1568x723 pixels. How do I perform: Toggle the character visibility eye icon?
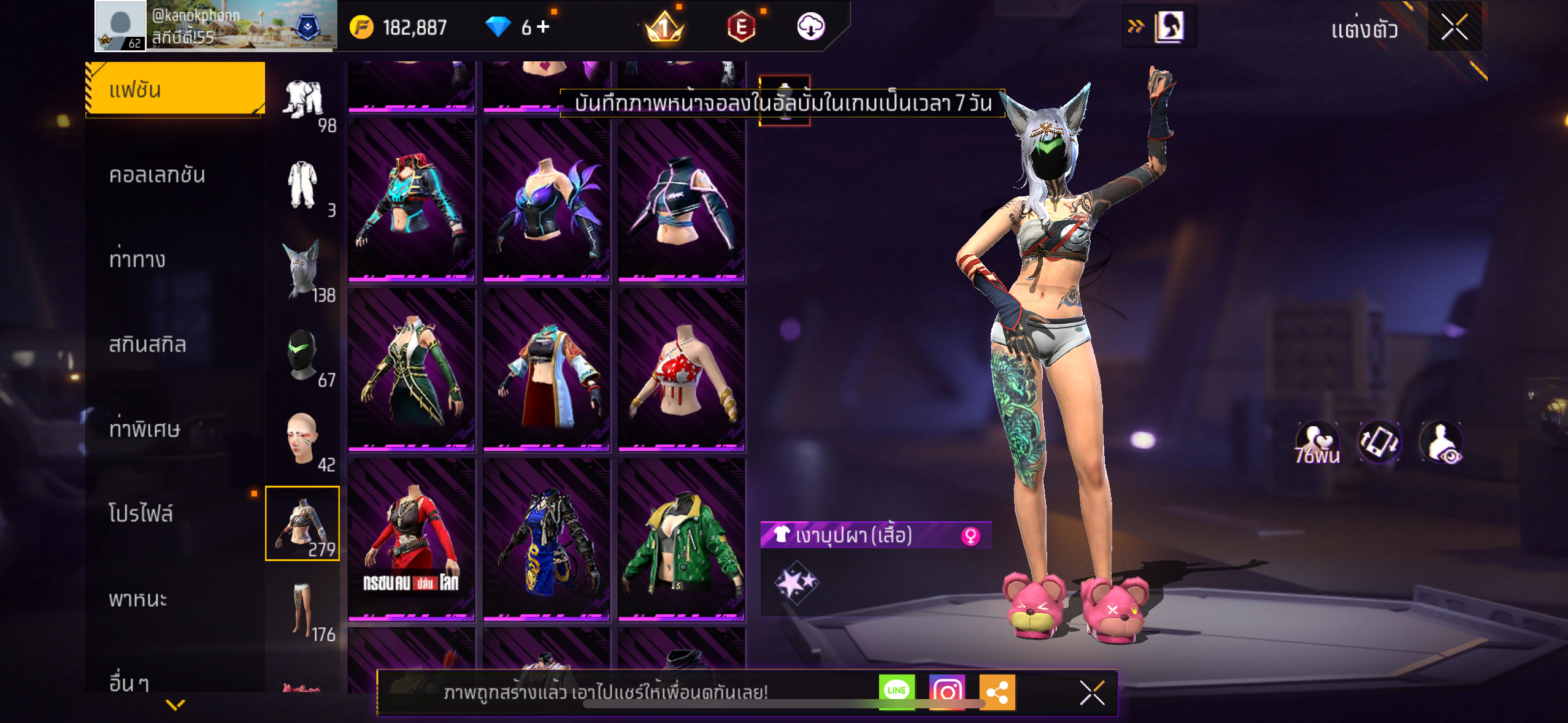pos(1441,442)
